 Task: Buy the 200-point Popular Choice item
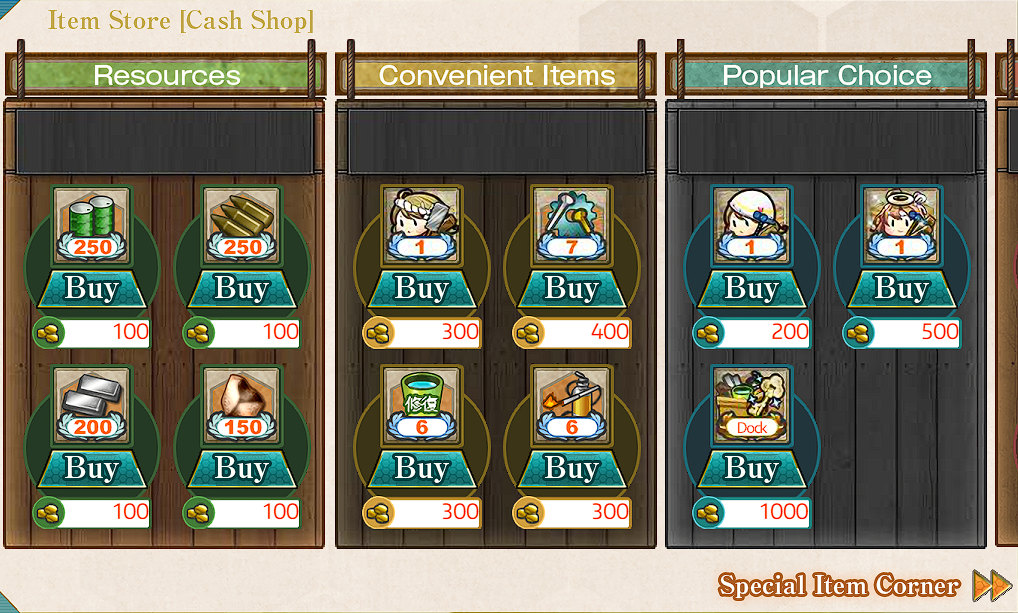[751, 288]
